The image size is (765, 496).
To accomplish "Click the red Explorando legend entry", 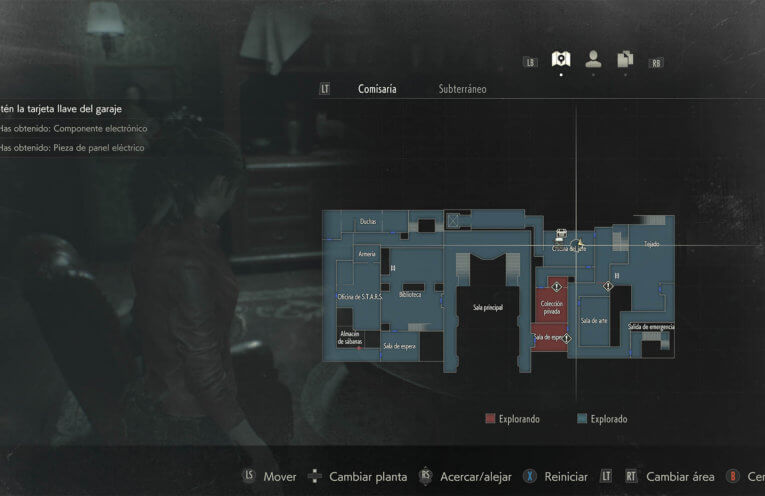I will tap(513, 419).
